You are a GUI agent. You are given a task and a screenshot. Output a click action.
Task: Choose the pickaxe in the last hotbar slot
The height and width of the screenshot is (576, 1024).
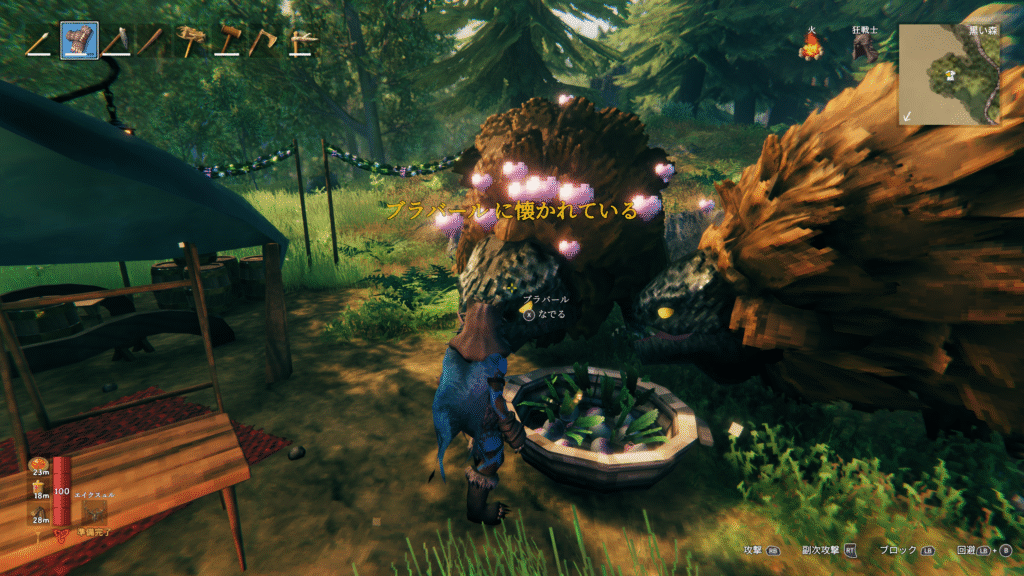(x=299, y=42)
